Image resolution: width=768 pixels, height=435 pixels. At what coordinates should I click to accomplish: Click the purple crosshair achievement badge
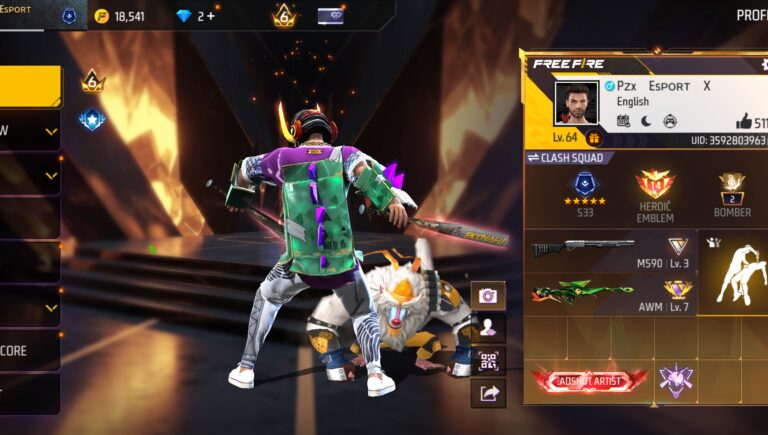coord(676,380)
